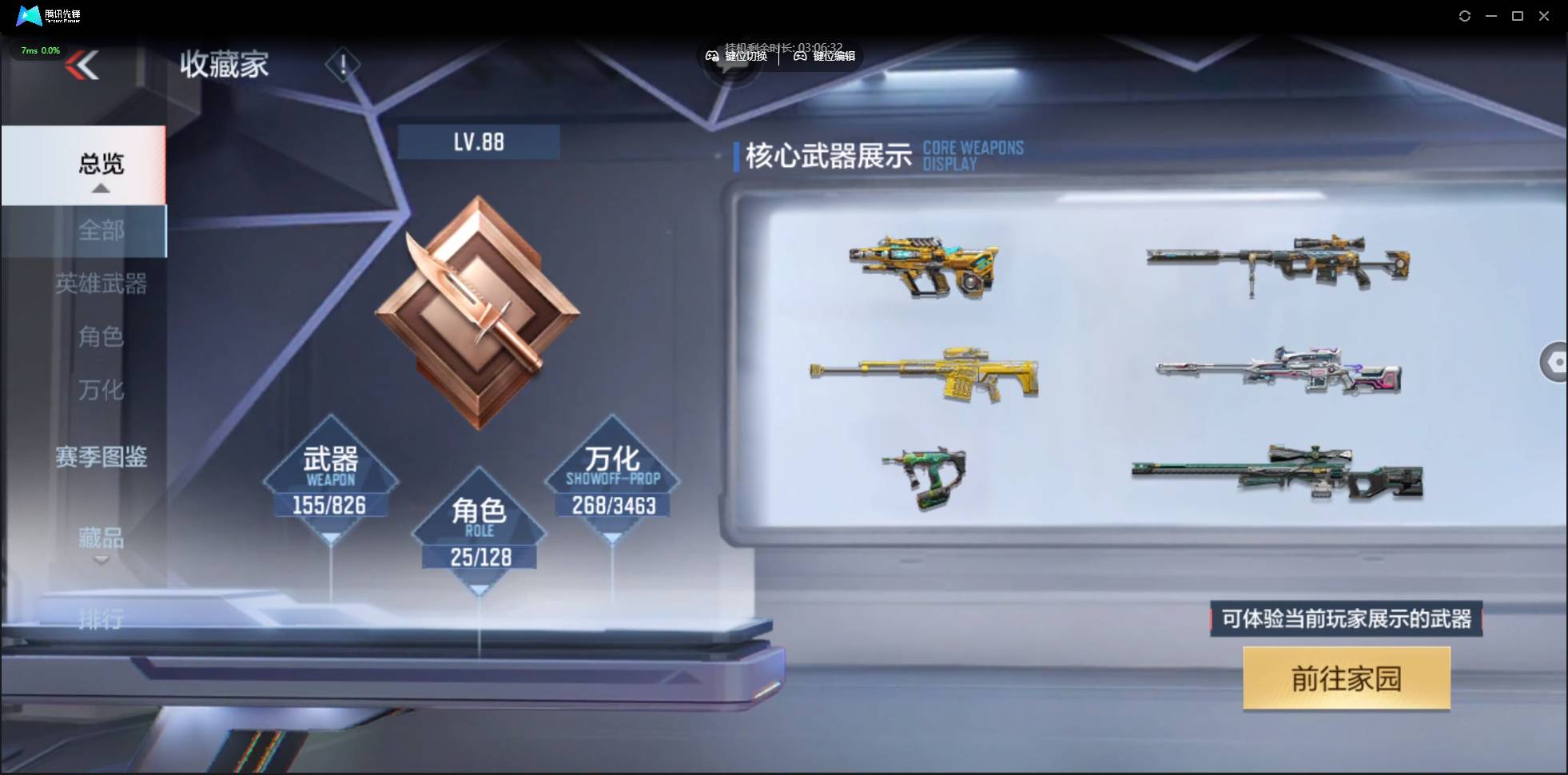Expand the arrow below the 角色 diamond
1568x775 pixels.
tap(480, 589)
